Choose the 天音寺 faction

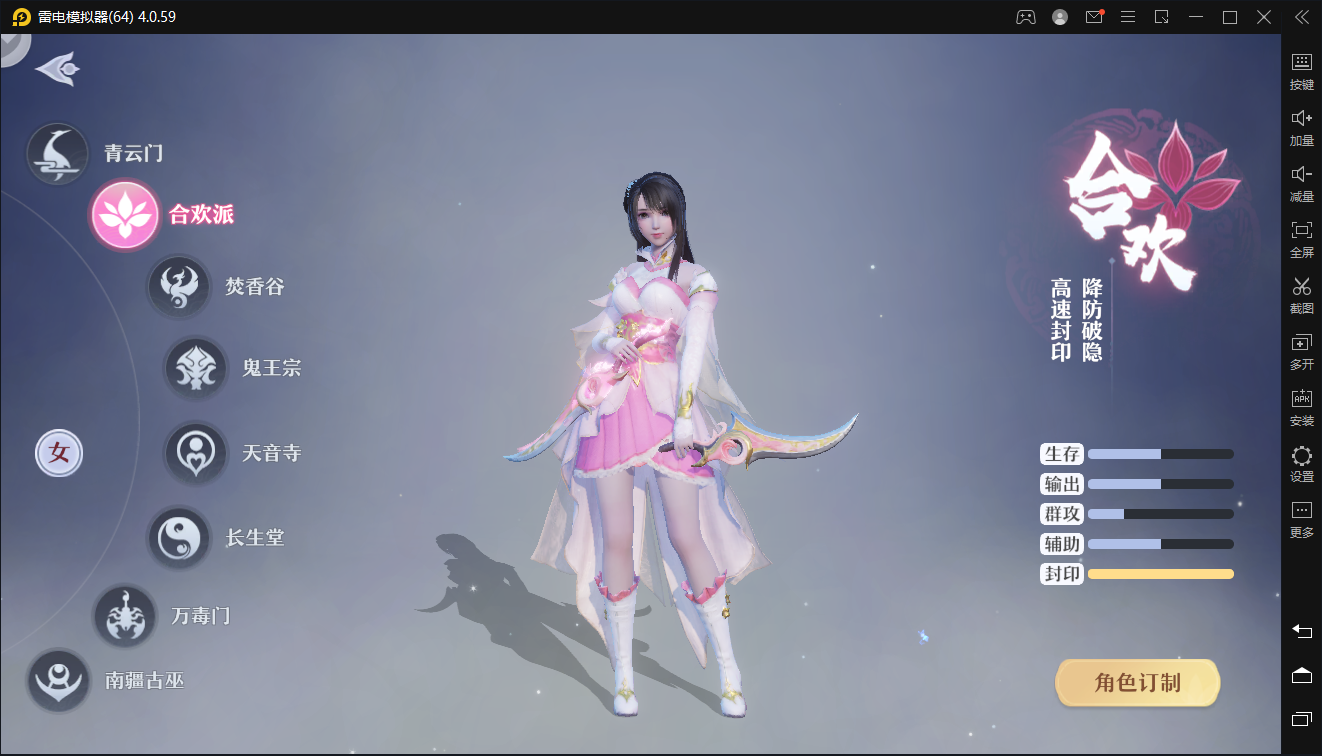pos(196,453)
